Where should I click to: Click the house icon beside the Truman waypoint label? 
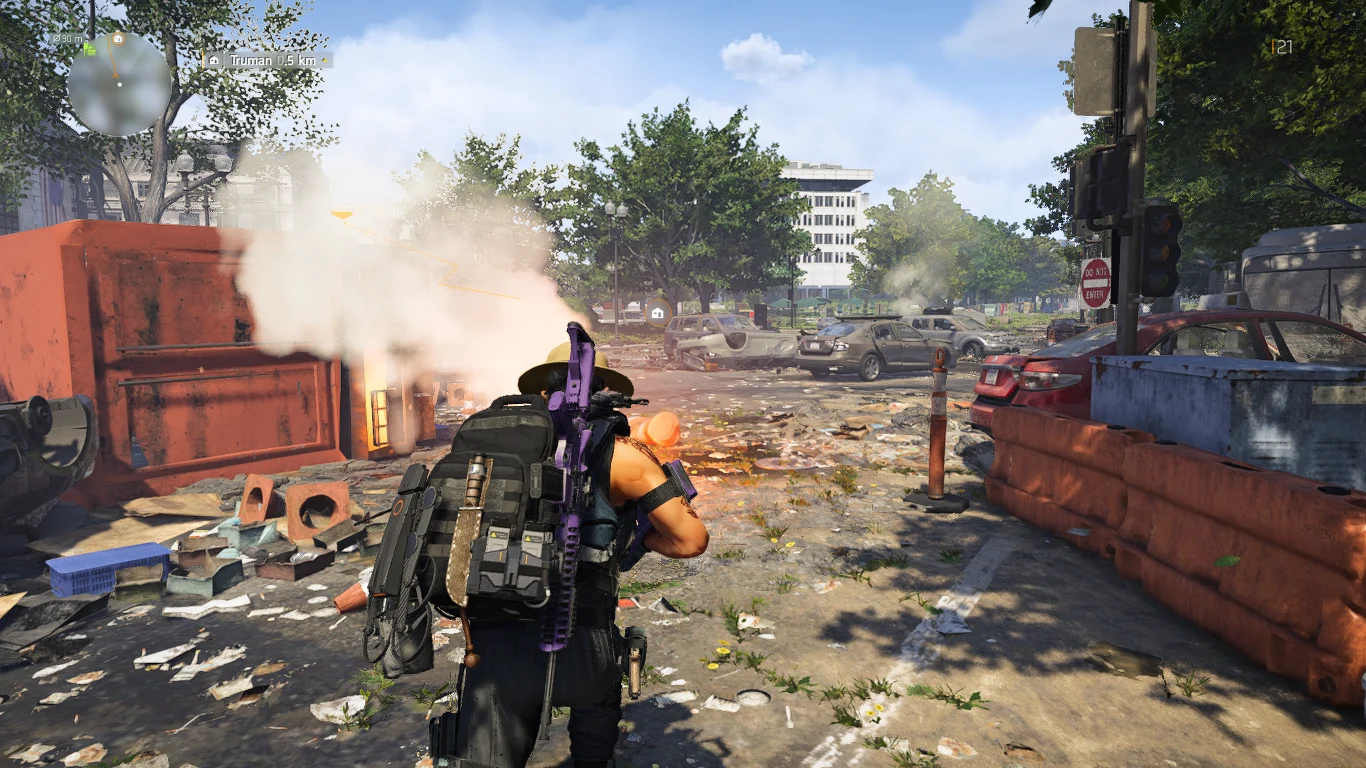(214, 60)
